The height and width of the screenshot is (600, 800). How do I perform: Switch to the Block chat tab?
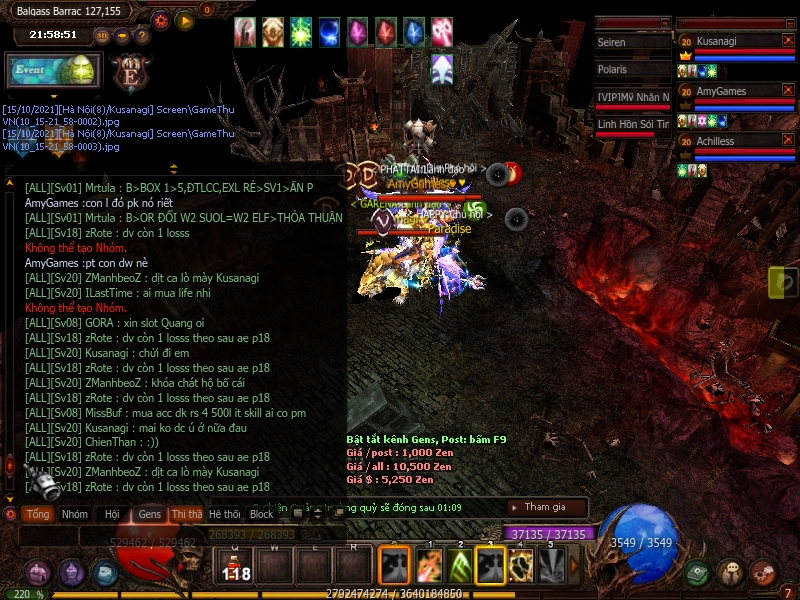click(261, 514)
